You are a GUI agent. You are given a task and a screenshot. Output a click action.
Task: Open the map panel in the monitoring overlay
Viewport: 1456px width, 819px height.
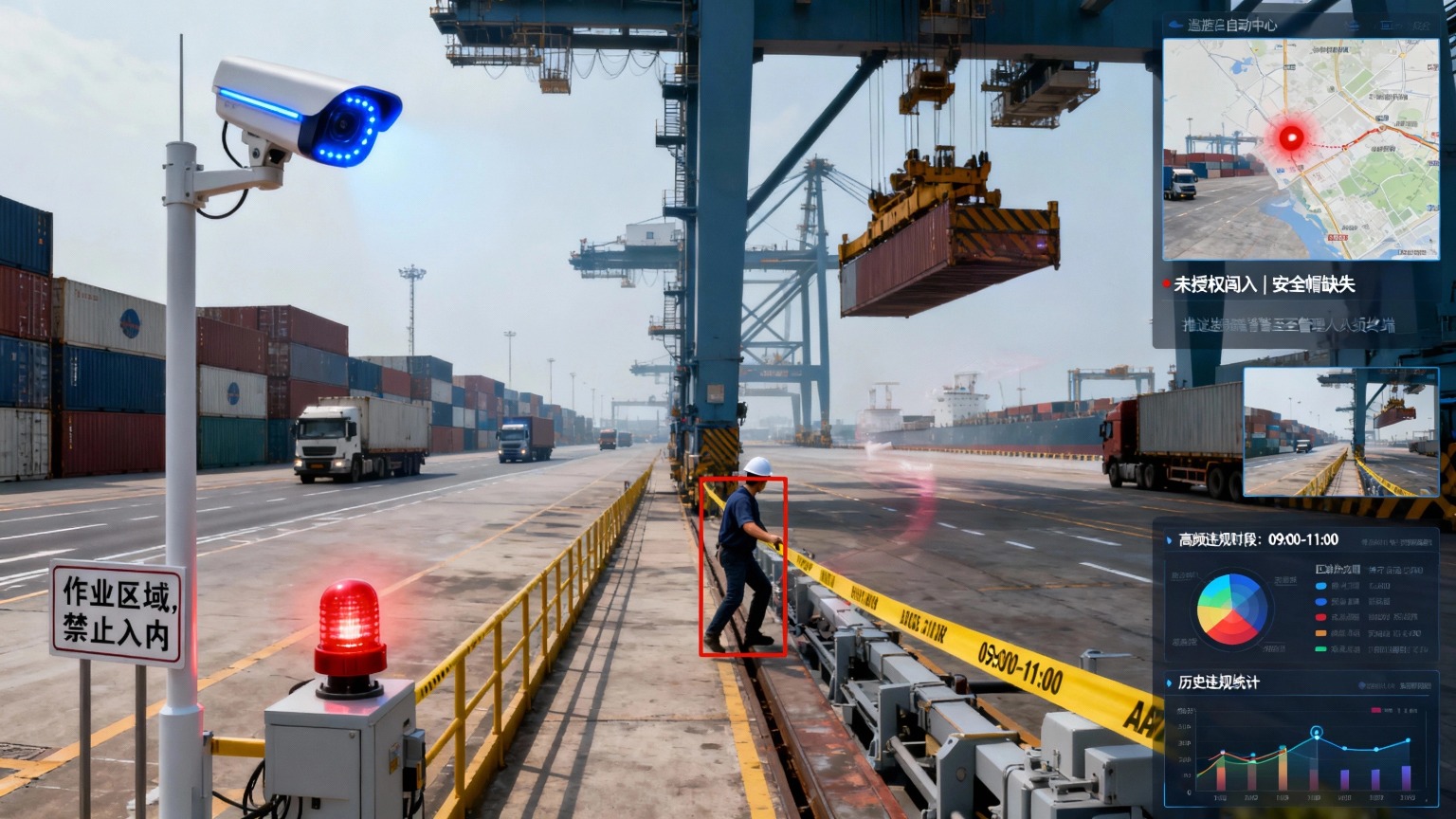1301,149
